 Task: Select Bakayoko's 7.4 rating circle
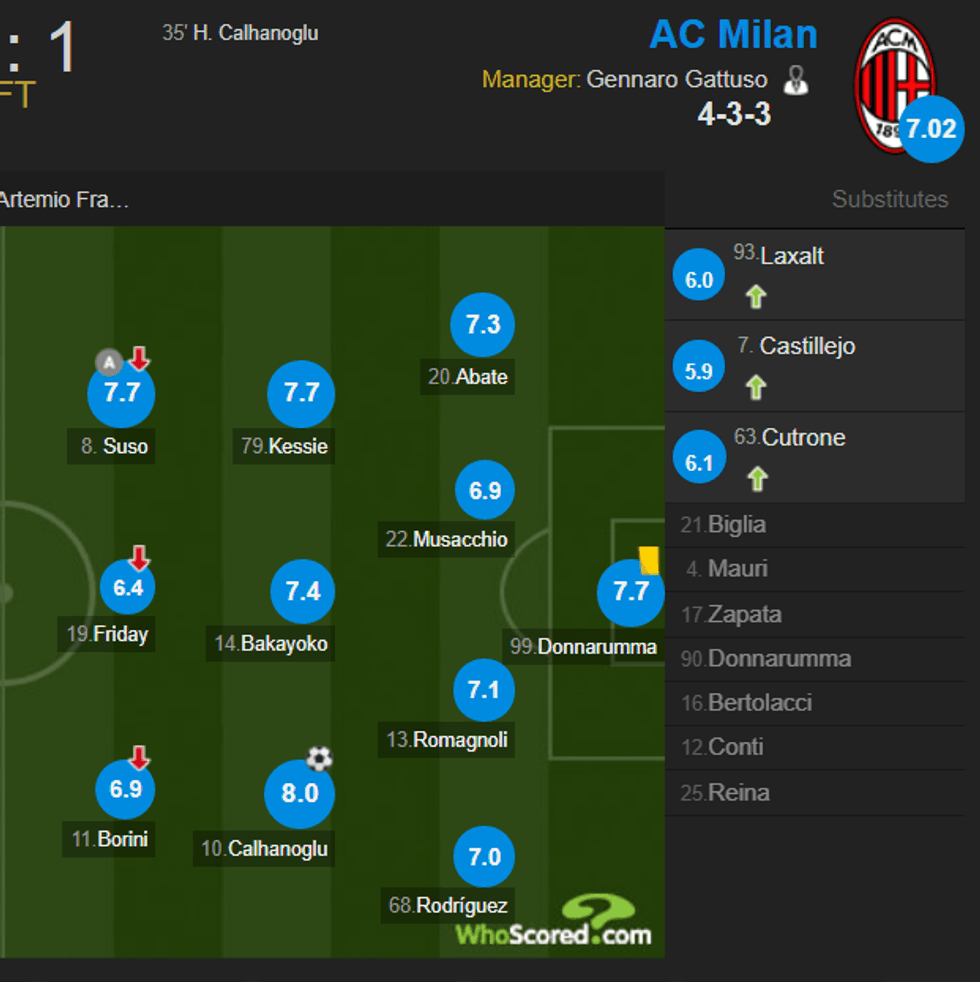pos(303,592)
